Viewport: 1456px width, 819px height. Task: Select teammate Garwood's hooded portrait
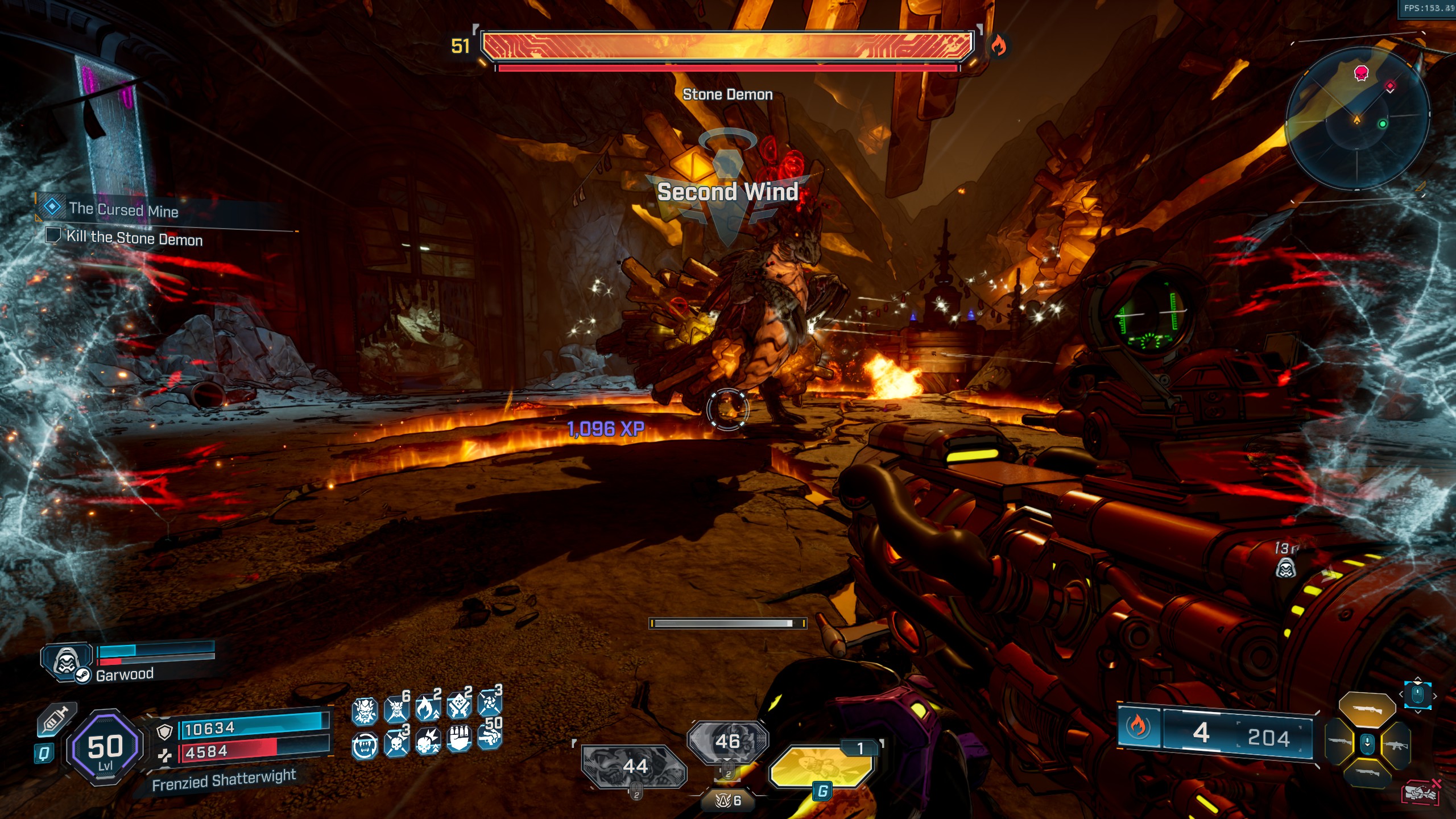(x=66, y=661)
